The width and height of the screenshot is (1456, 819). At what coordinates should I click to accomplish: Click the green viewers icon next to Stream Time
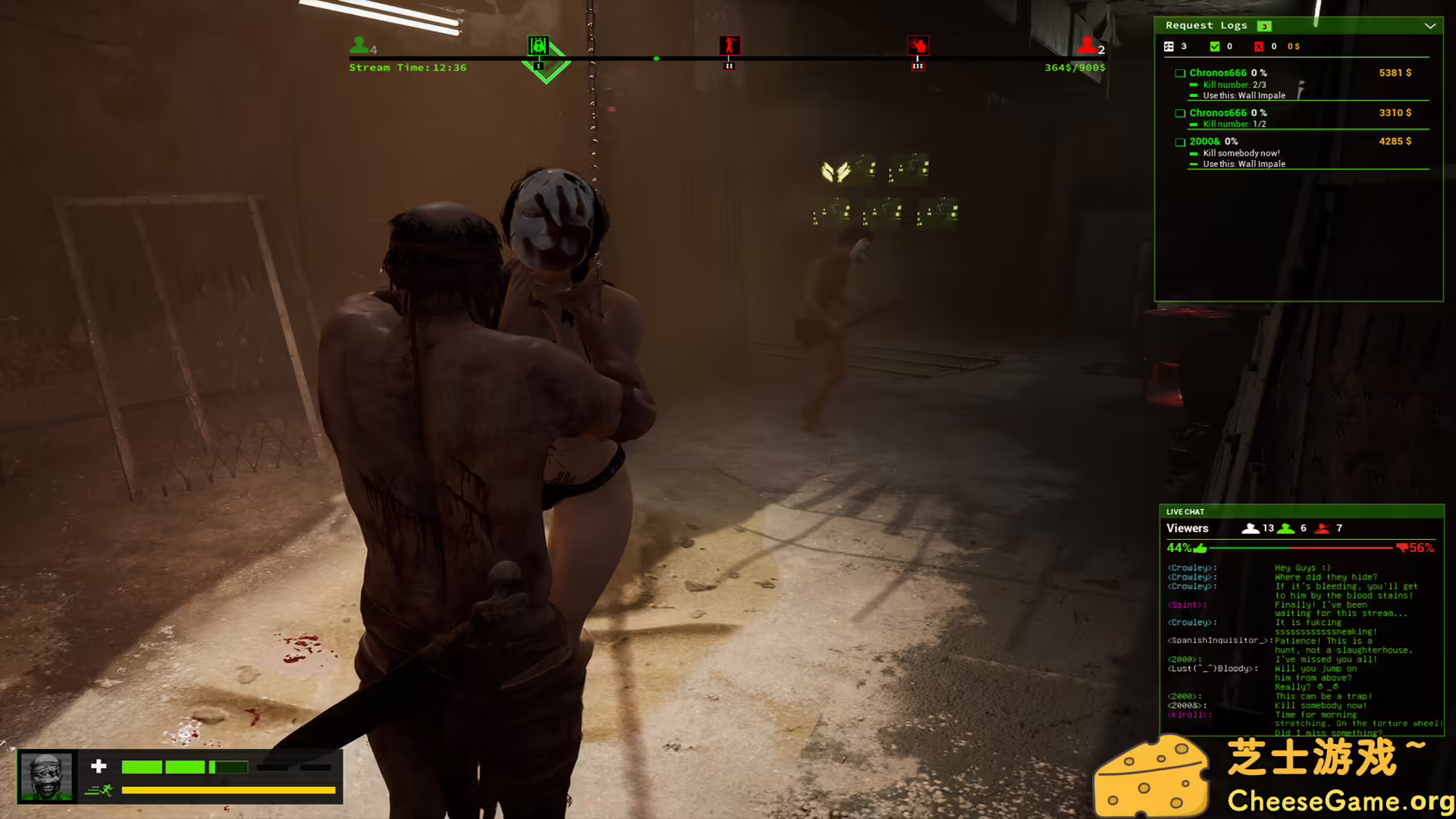[x=358, y=44]
